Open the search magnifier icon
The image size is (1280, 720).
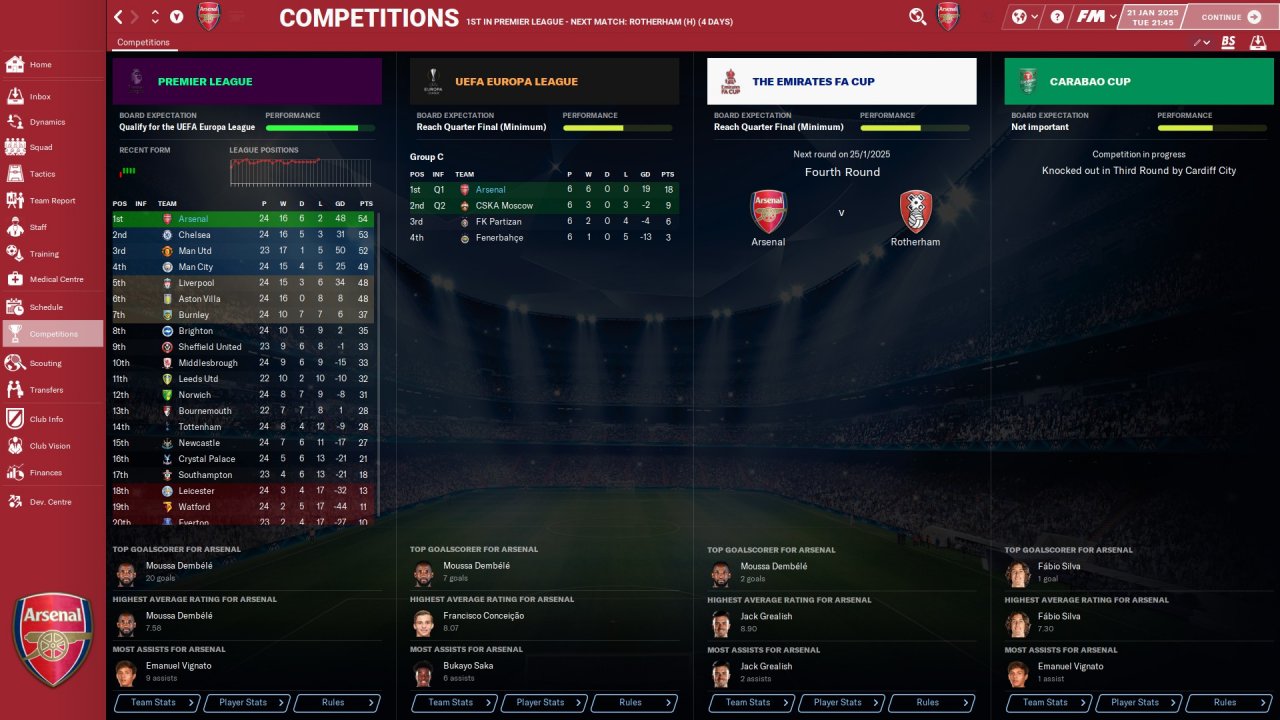tap(917, 17)
